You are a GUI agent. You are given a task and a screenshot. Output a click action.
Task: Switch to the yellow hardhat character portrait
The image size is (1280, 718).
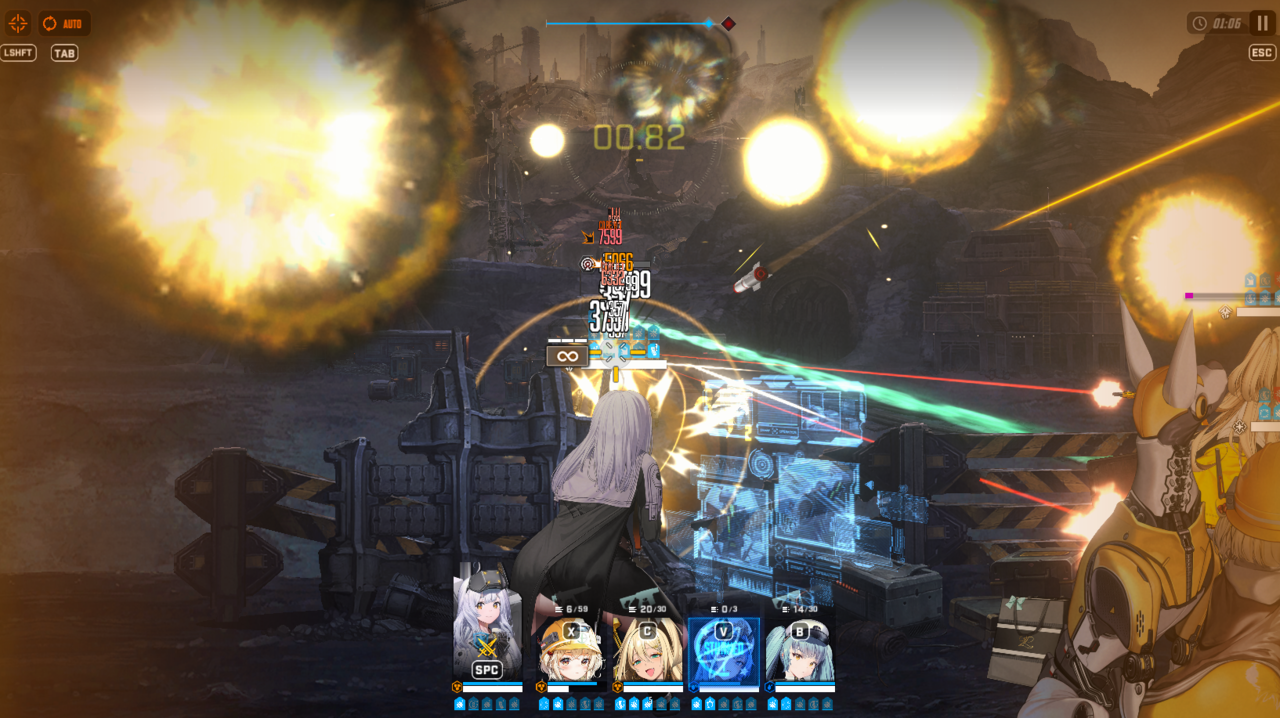(568, 650)
